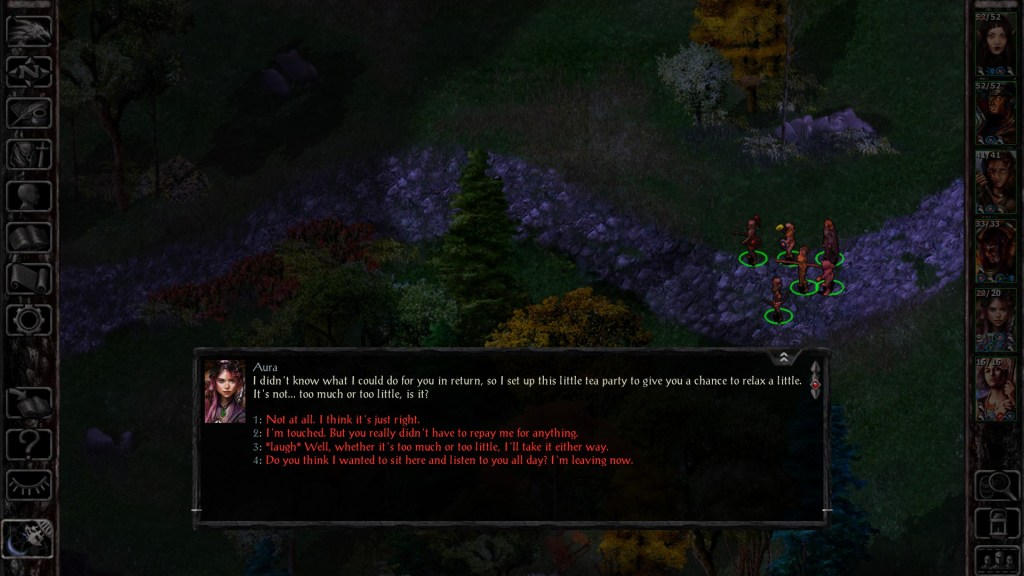Open the journal with the quill icon

click(x=29, y=113)
